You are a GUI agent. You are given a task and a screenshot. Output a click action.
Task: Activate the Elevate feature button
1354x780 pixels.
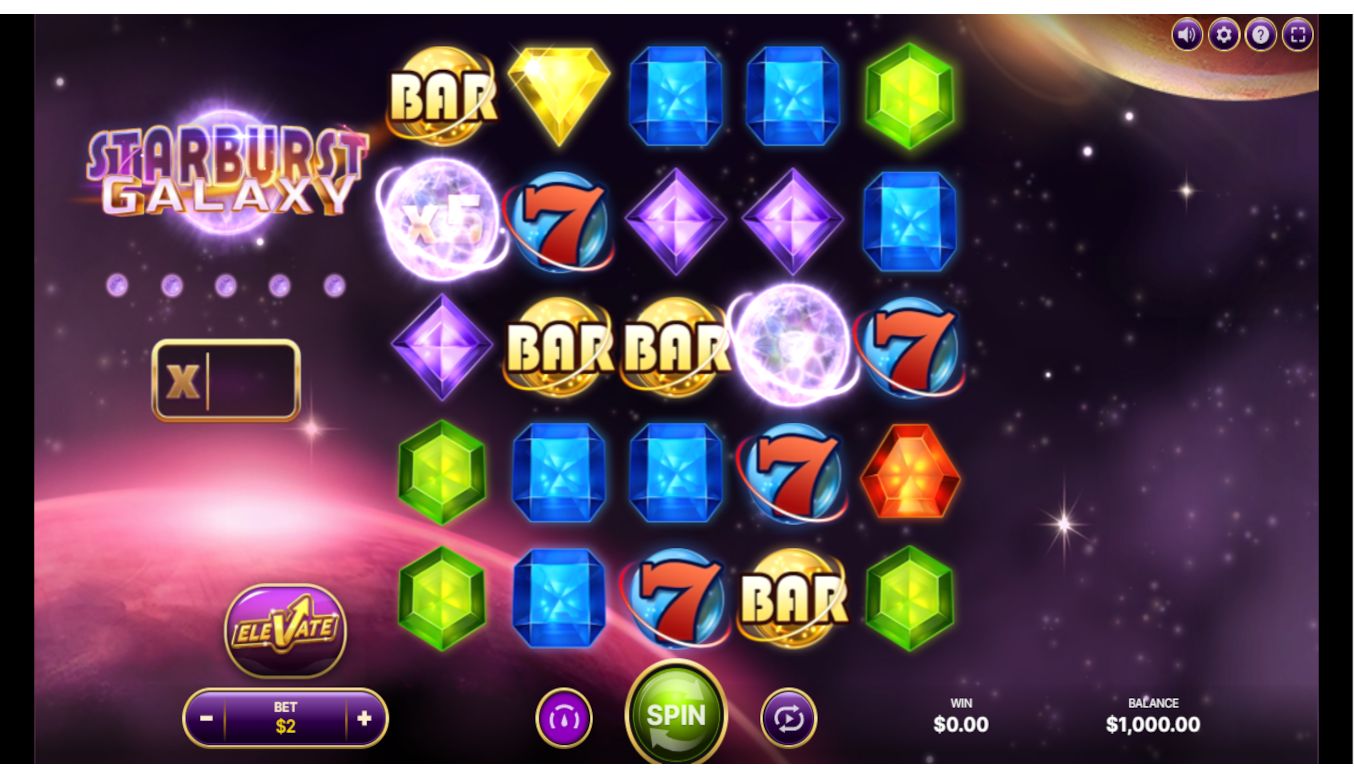[x=285, y=630]
